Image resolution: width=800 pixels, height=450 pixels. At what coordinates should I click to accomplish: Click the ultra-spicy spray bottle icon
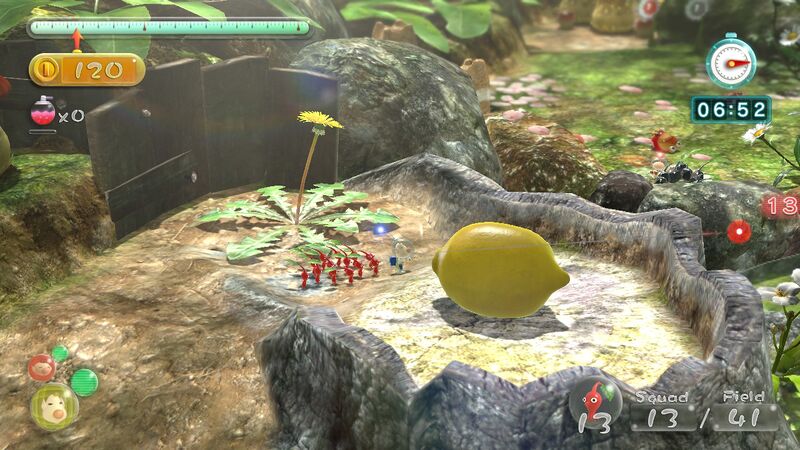tap(43, 113)
